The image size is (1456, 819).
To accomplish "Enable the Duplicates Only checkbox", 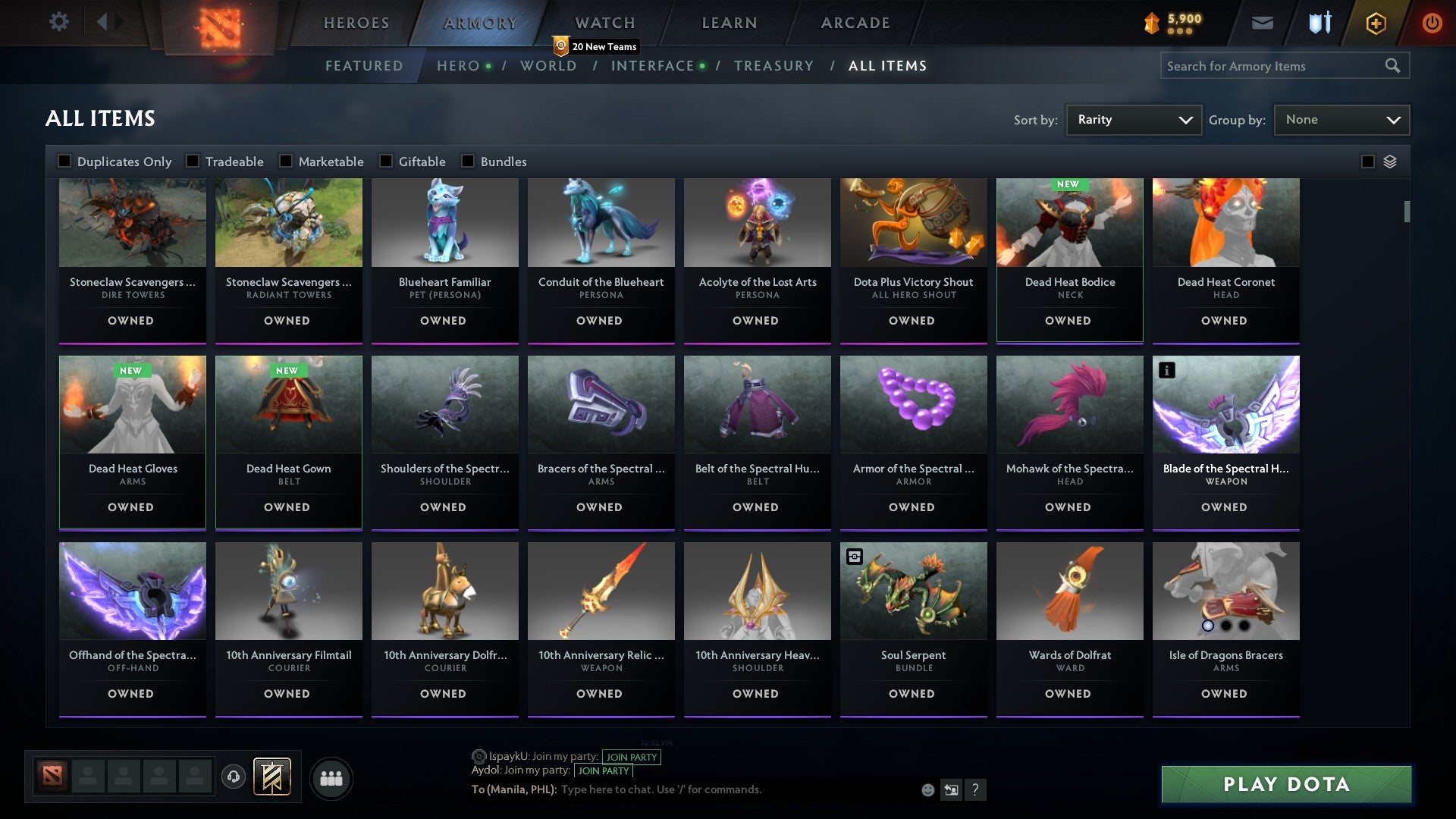I will [64, 161].
